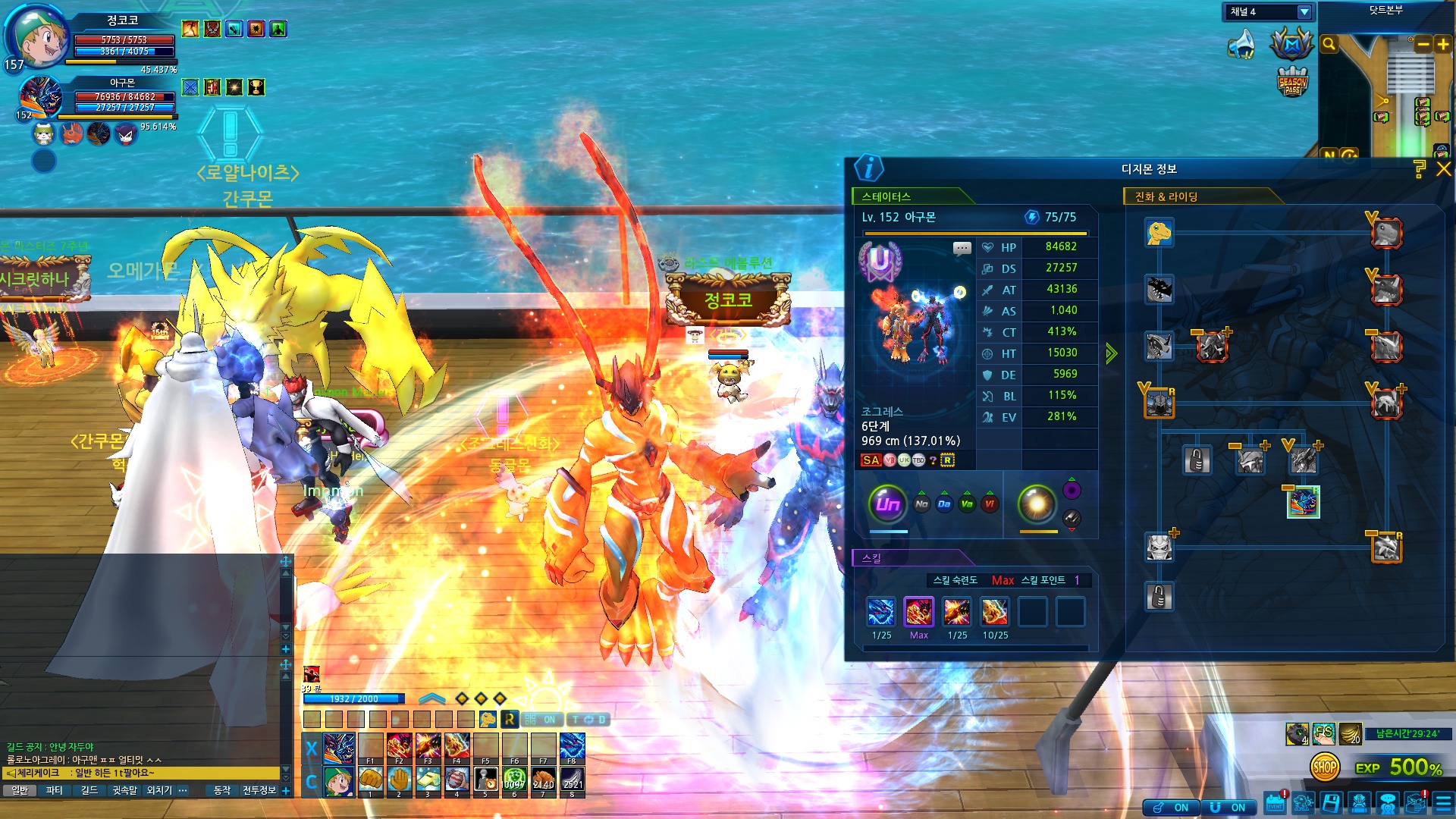Screen dimensions: 1456x819
Task: Switch chat to the 파티 tab
Action: 55,790
